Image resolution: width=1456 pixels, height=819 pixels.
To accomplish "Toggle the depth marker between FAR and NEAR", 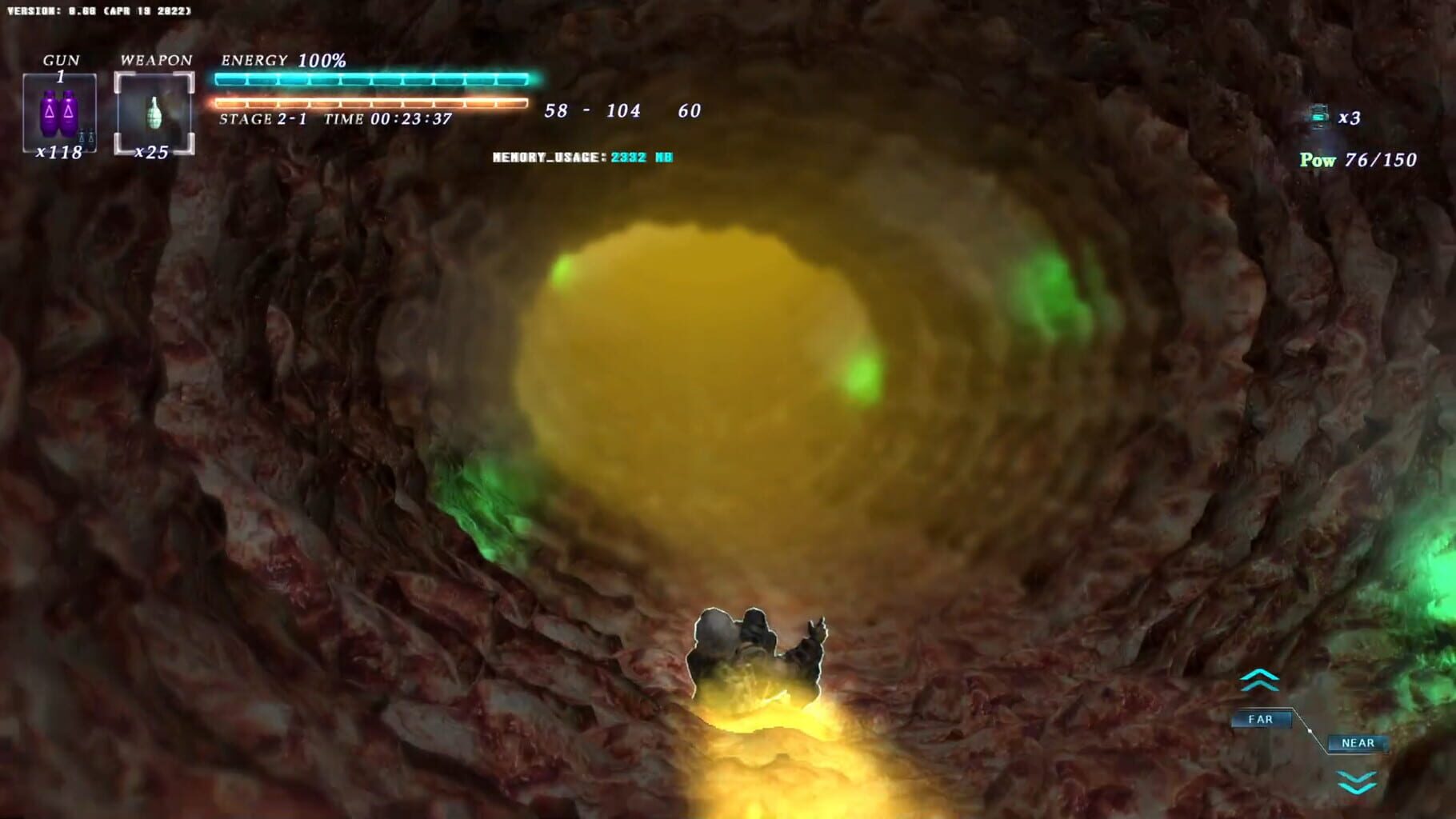I will [x=1311, y=731].
